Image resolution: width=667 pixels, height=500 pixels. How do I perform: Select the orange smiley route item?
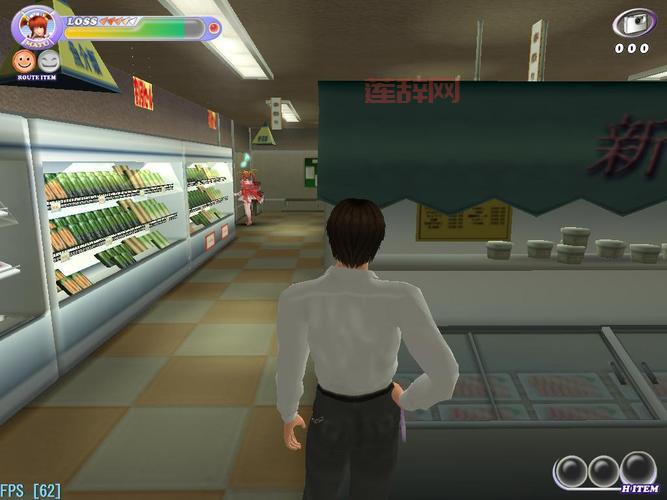point(22,62)
